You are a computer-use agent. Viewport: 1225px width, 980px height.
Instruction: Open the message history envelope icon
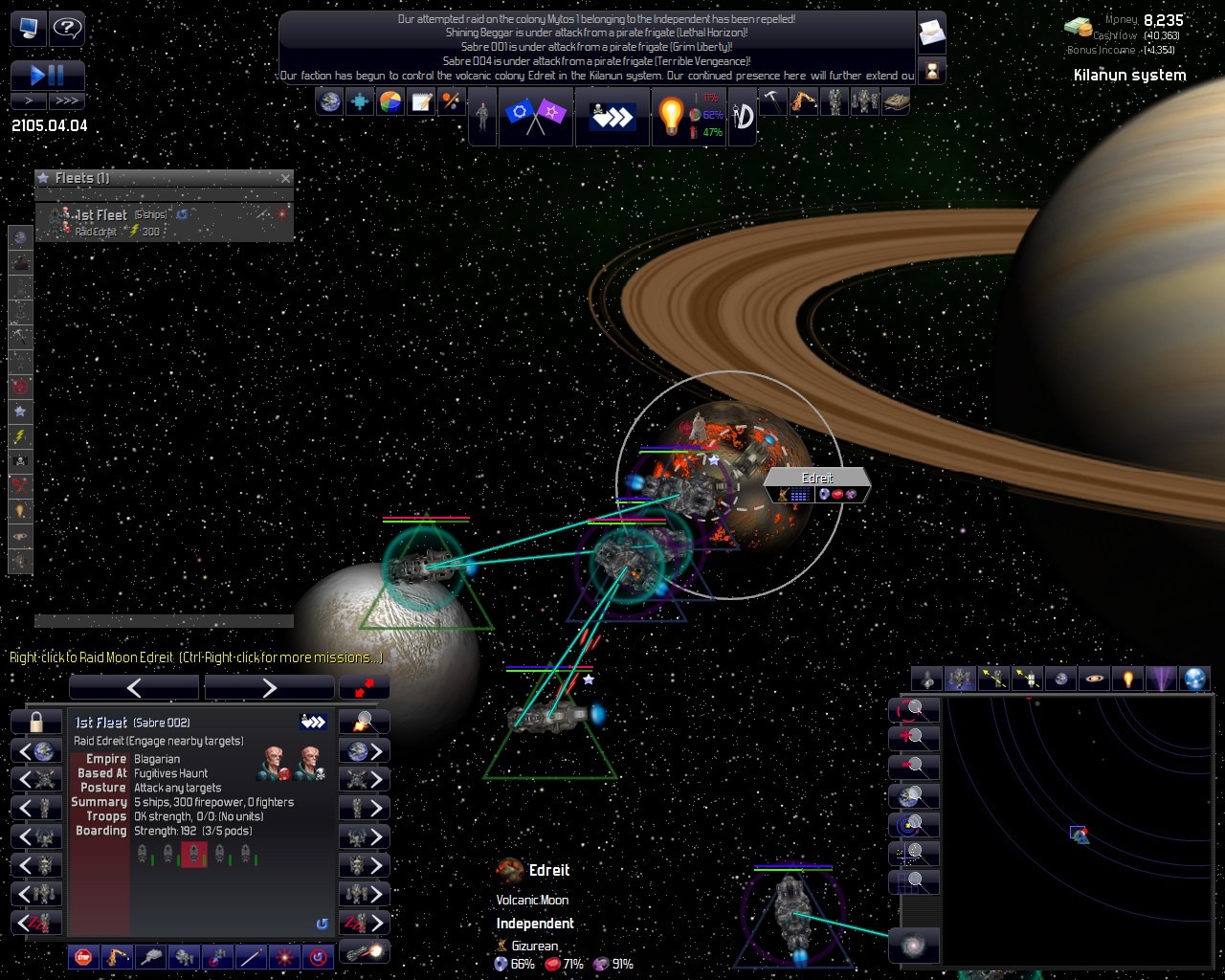[931, 34]
